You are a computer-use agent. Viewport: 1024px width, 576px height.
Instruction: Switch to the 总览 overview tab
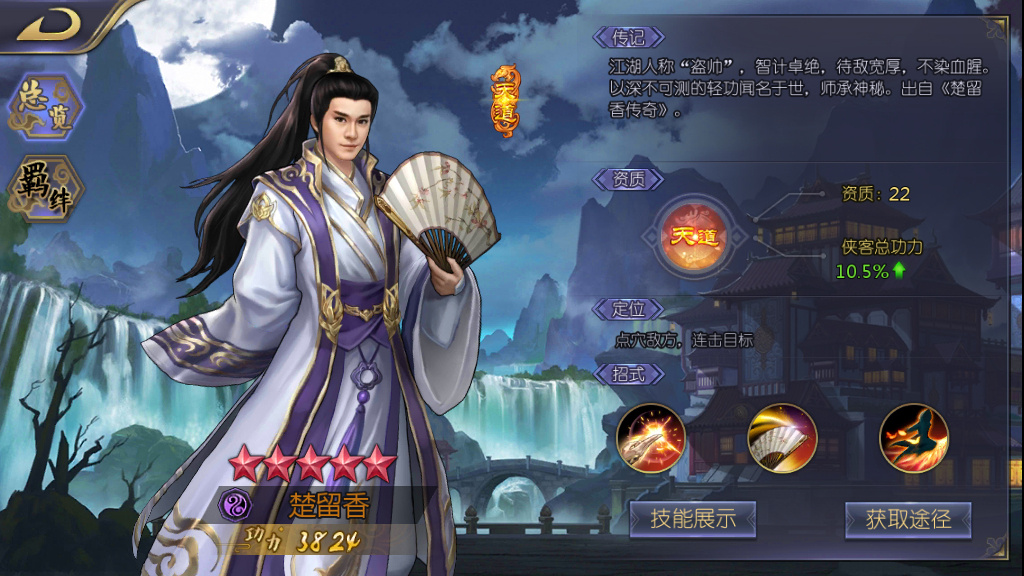tap(46, 108)
